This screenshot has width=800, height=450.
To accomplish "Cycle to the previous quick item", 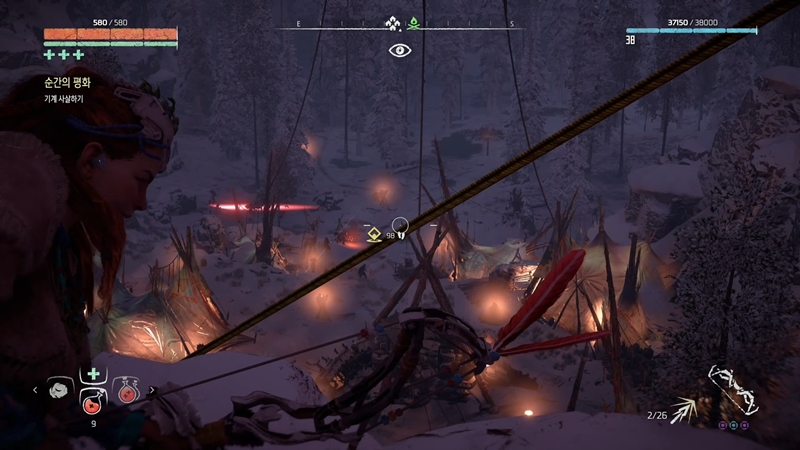I will pyautogui.click(x=37, y=390).
